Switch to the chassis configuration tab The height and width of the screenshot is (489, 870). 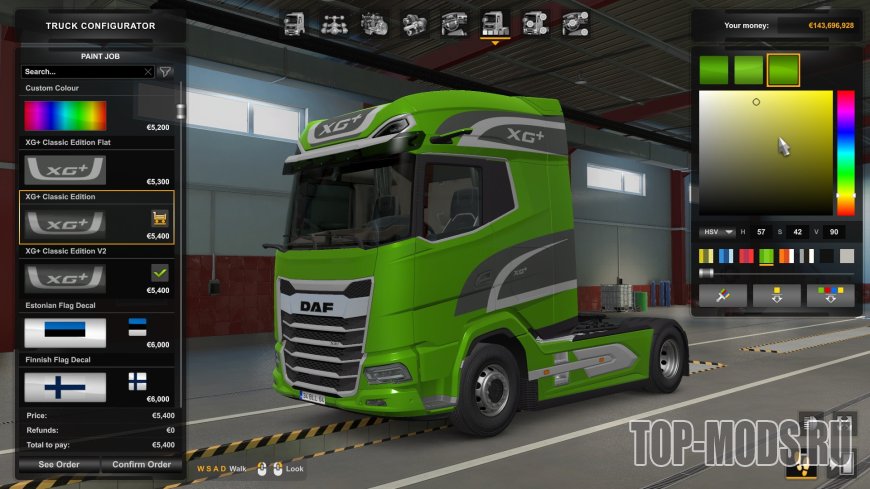click(x=334, y=24)
